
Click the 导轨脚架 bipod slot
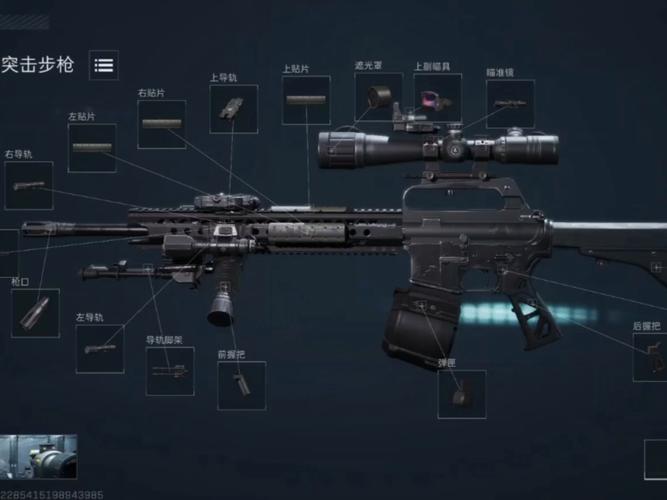tap(170, 371)
